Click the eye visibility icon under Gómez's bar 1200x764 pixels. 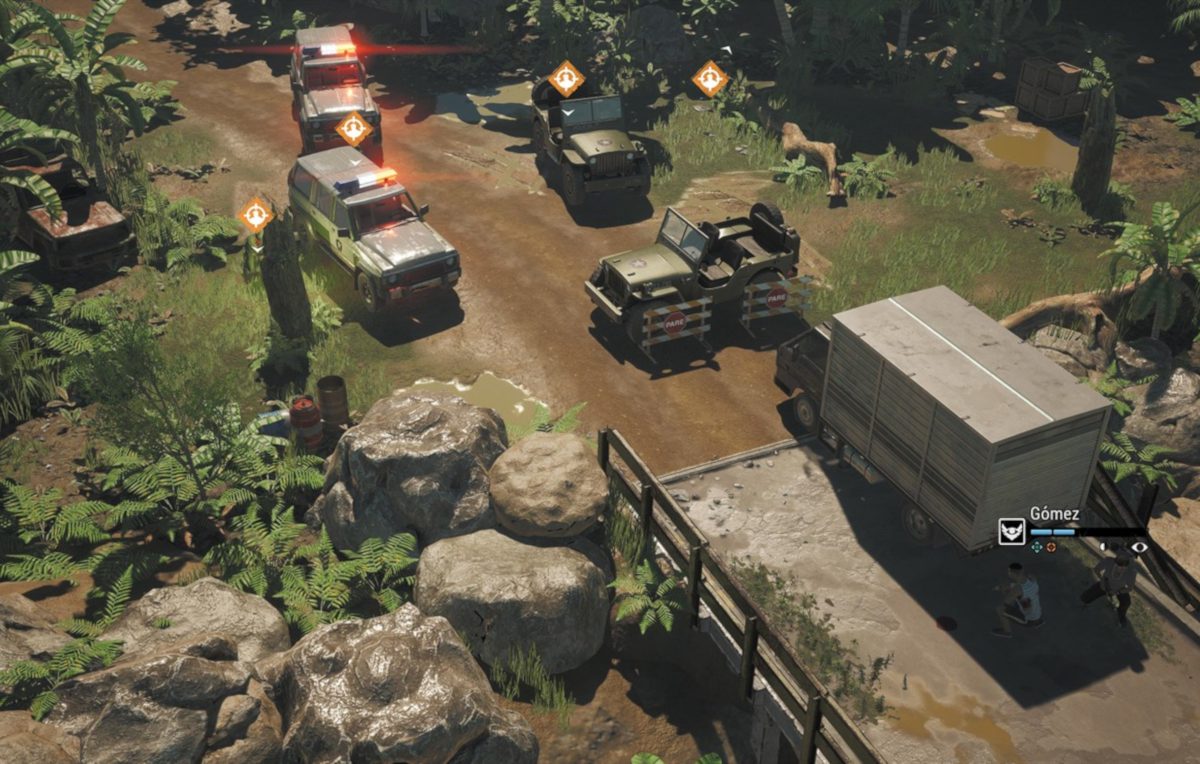[1137, 547]
